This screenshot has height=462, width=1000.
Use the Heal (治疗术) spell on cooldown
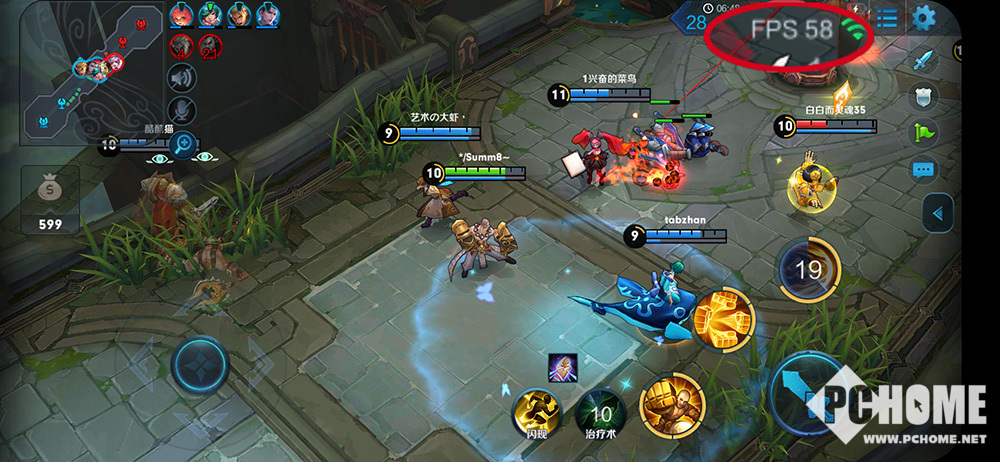point(601,410)
